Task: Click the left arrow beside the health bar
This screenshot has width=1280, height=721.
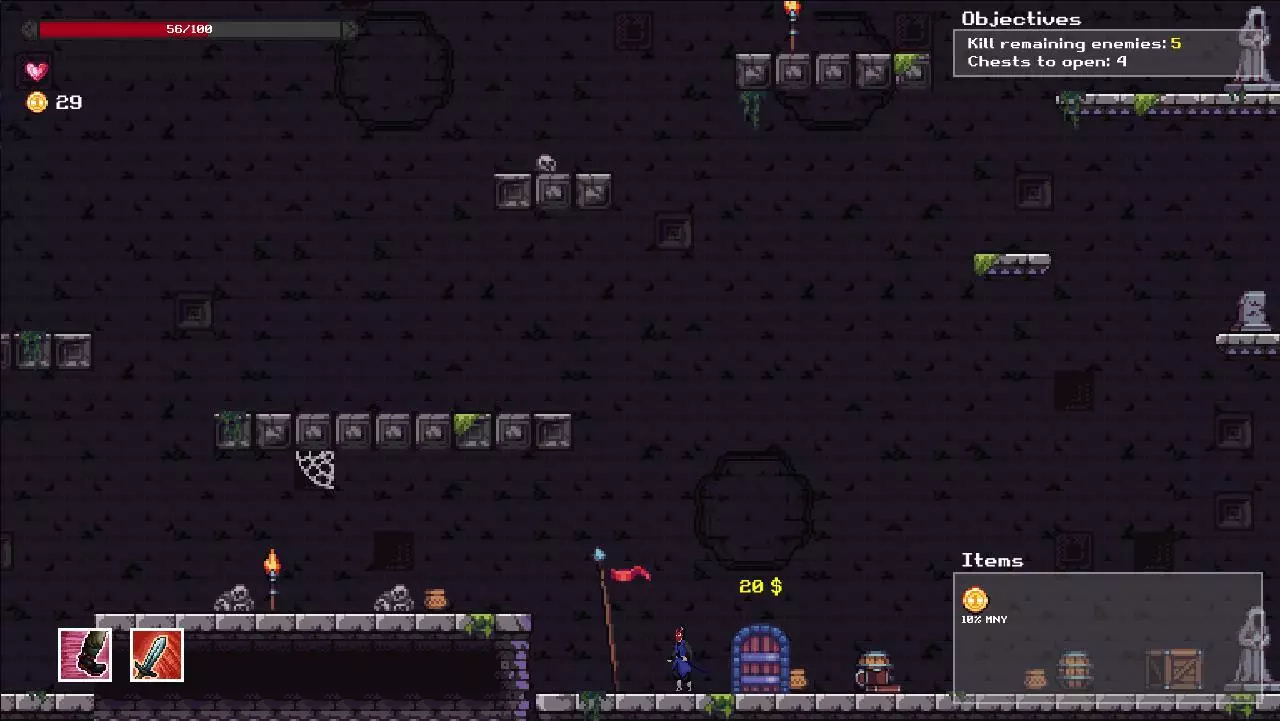Action: (x=25, y=29)
